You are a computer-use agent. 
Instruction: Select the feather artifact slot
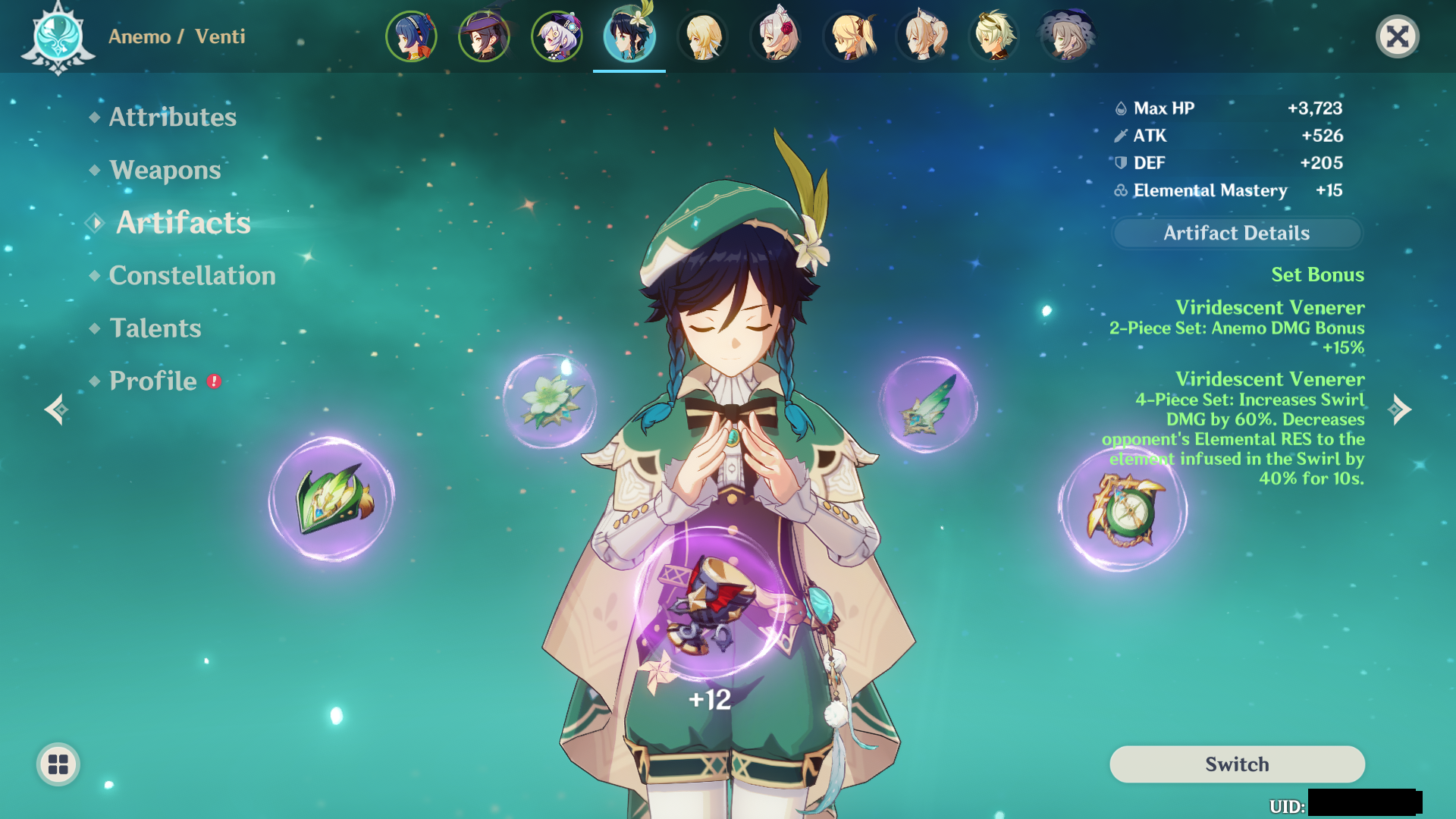click(927, 405)
